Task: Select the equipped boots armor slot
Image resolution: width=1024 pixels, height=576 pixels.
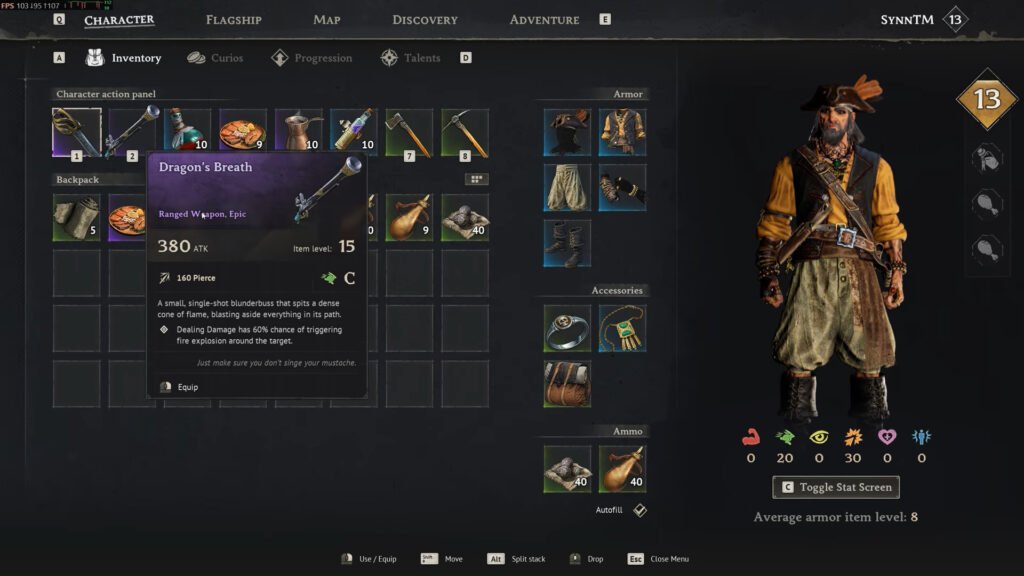Action: pos(567,244)
